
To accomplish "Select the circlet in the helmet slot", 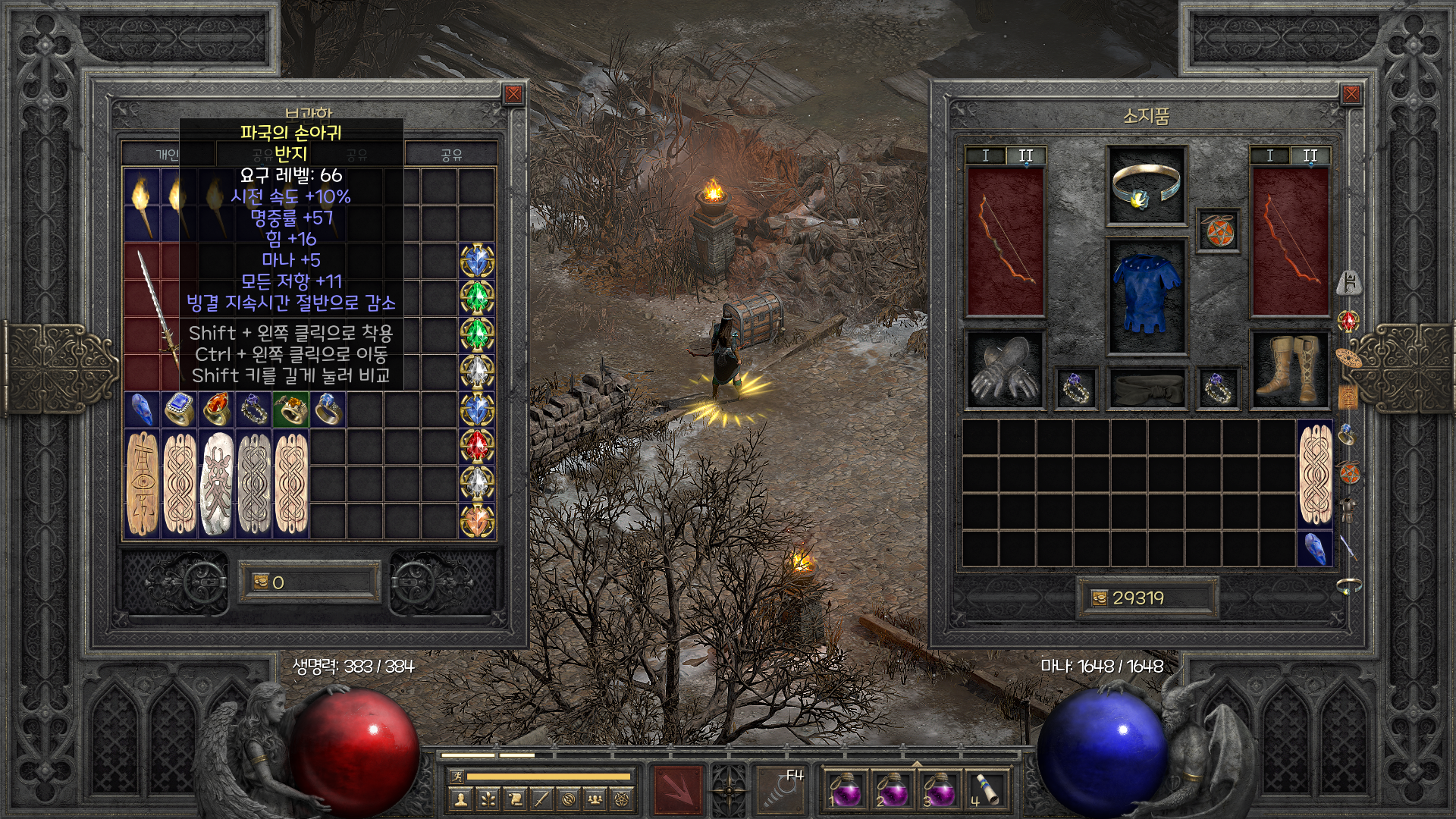I will coord(1146,186).
